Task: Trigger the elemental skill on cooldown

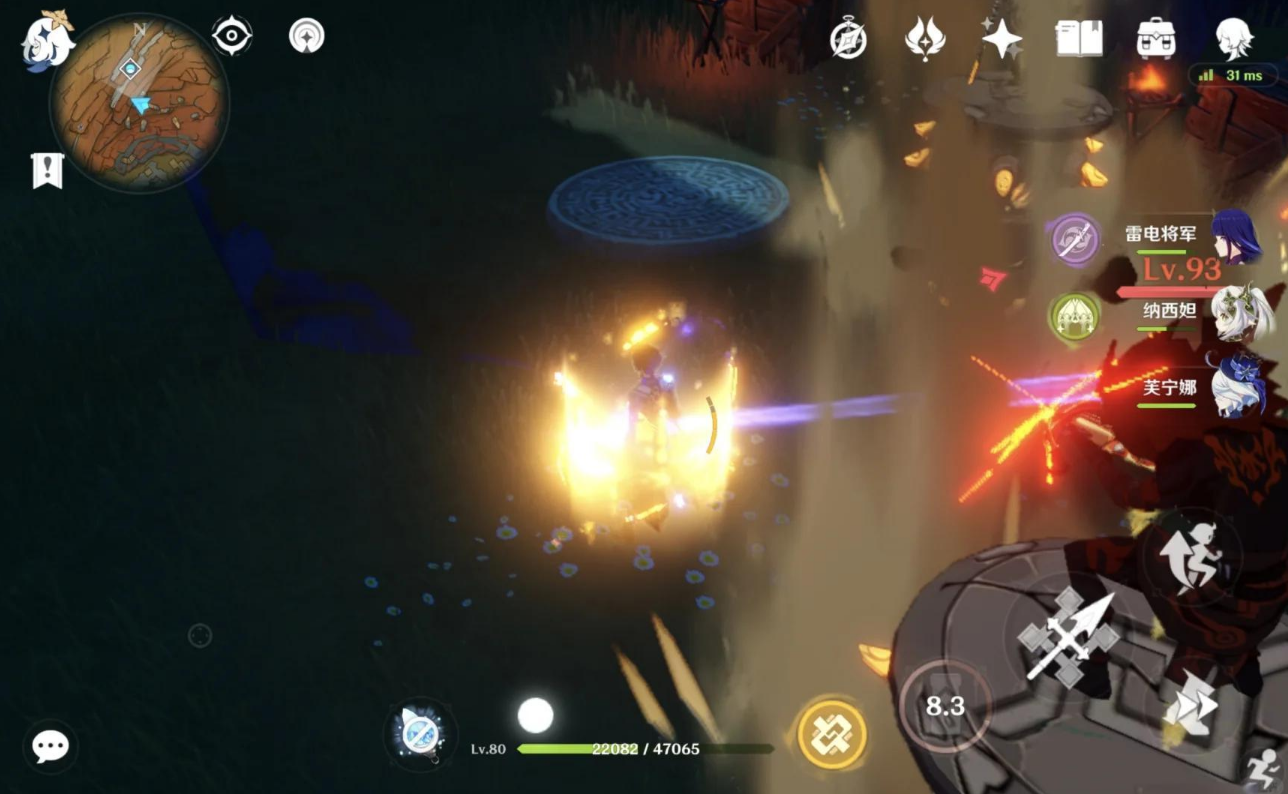Action: point(944,707)
